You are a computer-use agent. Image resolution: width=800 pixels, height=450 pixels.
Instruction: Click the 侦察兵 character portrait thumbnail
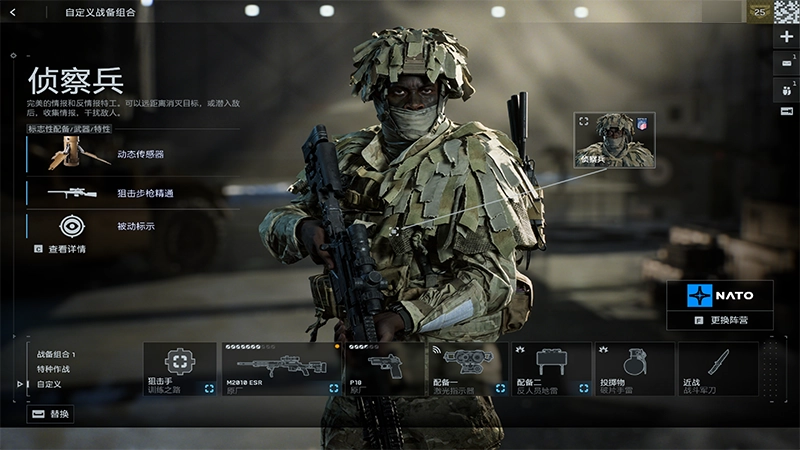(607, 139)
